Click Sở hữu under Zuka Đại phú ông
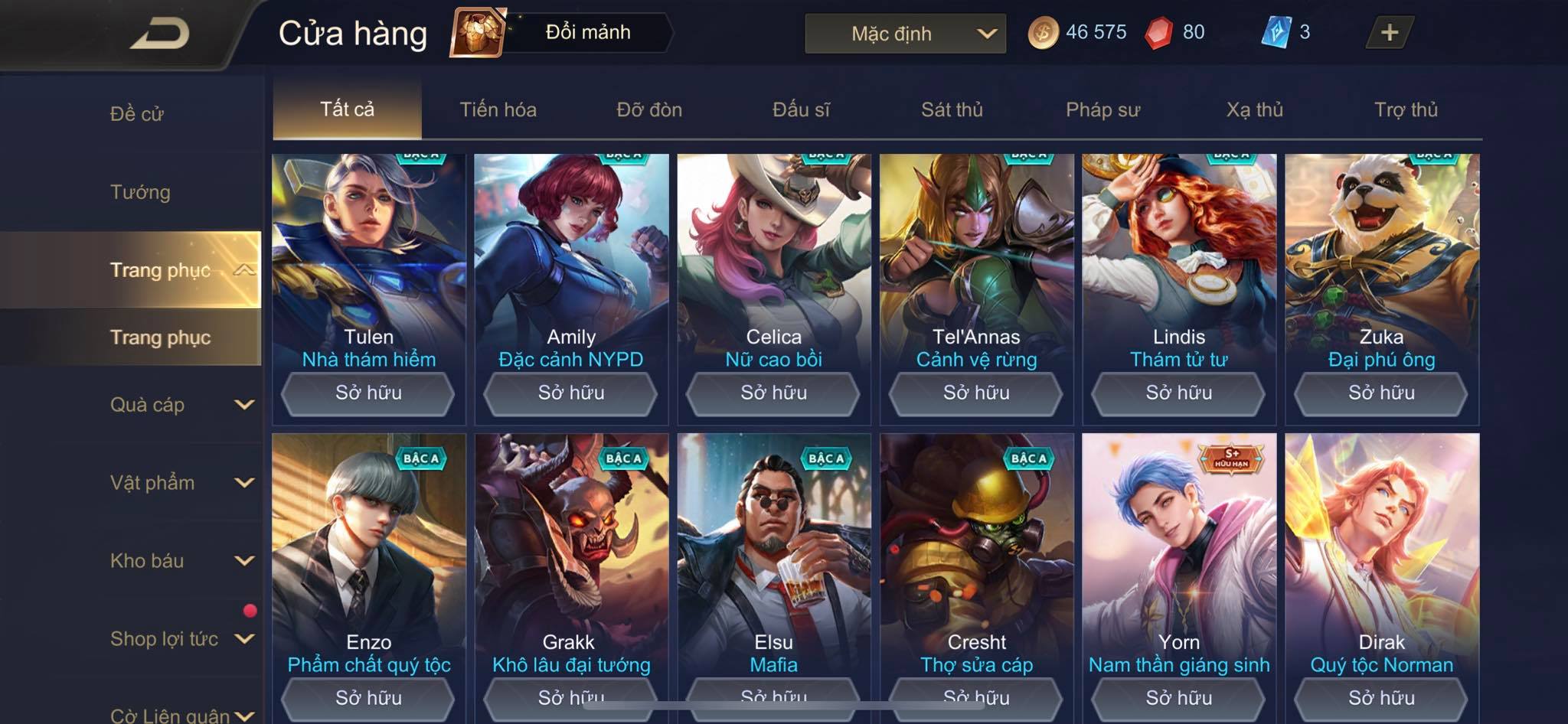The image size is (1568, 724). [1381, 393]
